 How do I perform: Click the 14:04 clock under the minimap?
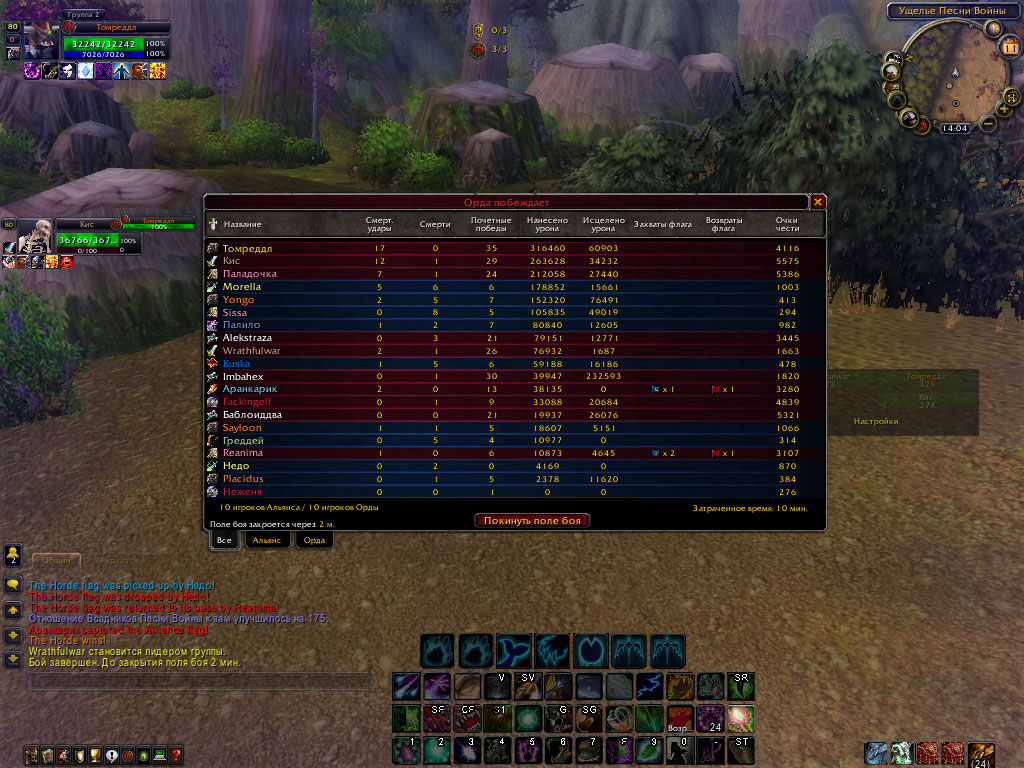click(955, 128)
